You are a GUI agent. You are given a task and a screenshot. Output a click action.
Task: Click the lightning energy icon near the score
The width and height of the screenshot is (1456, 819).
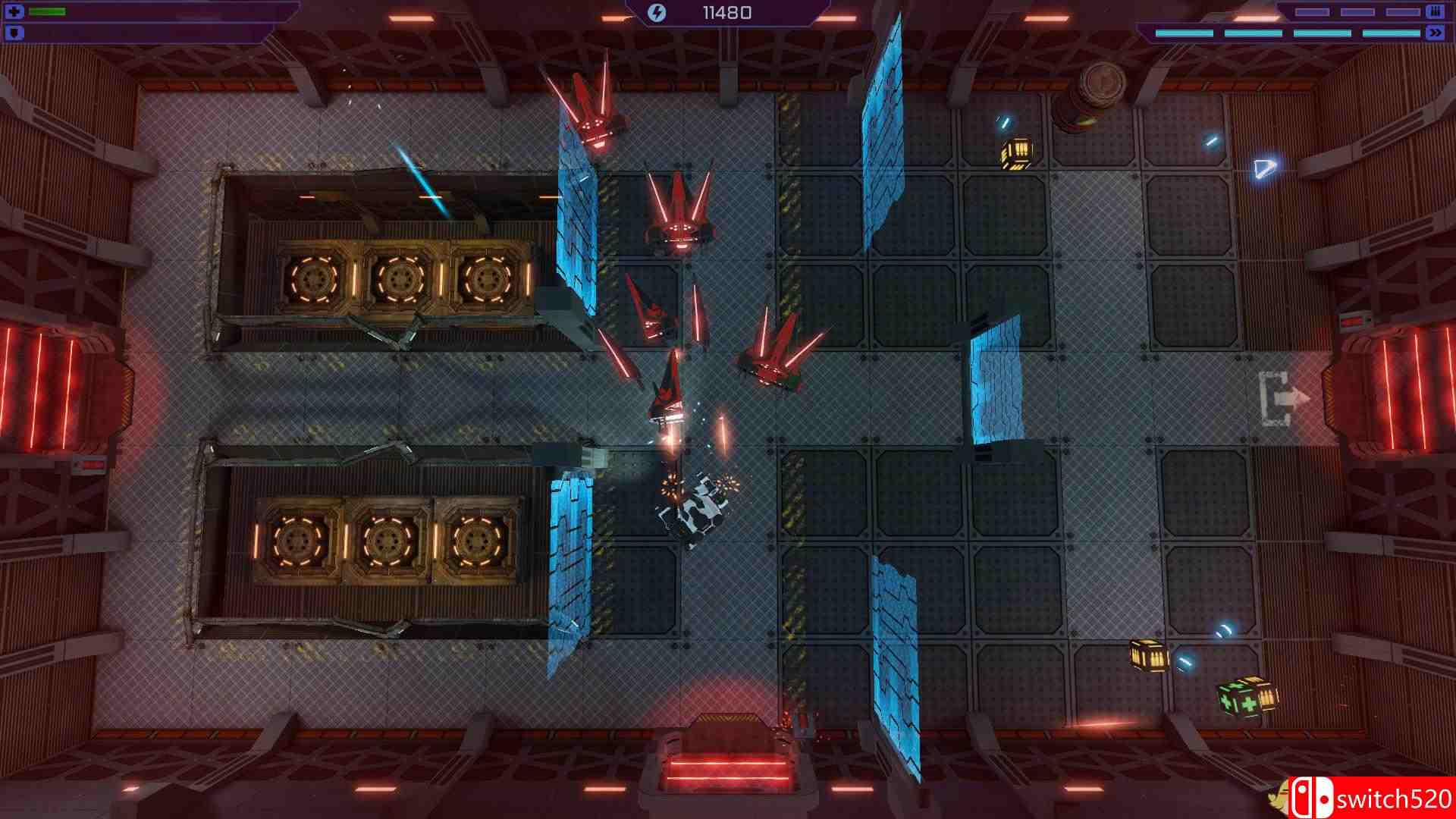[x=655, y=11]
